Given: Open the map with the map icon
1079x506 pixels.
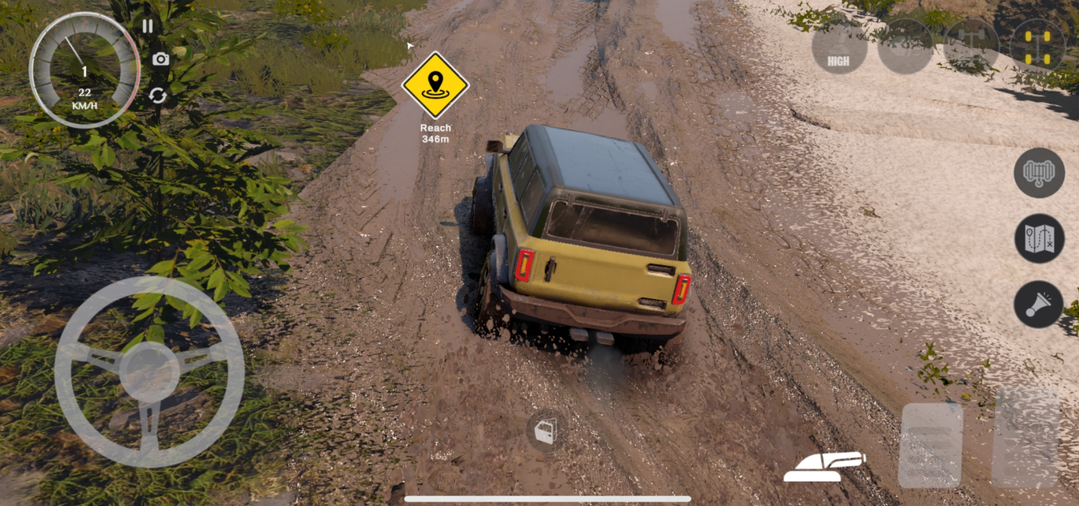Looking at the screenshot, I should click(1039, 239).
